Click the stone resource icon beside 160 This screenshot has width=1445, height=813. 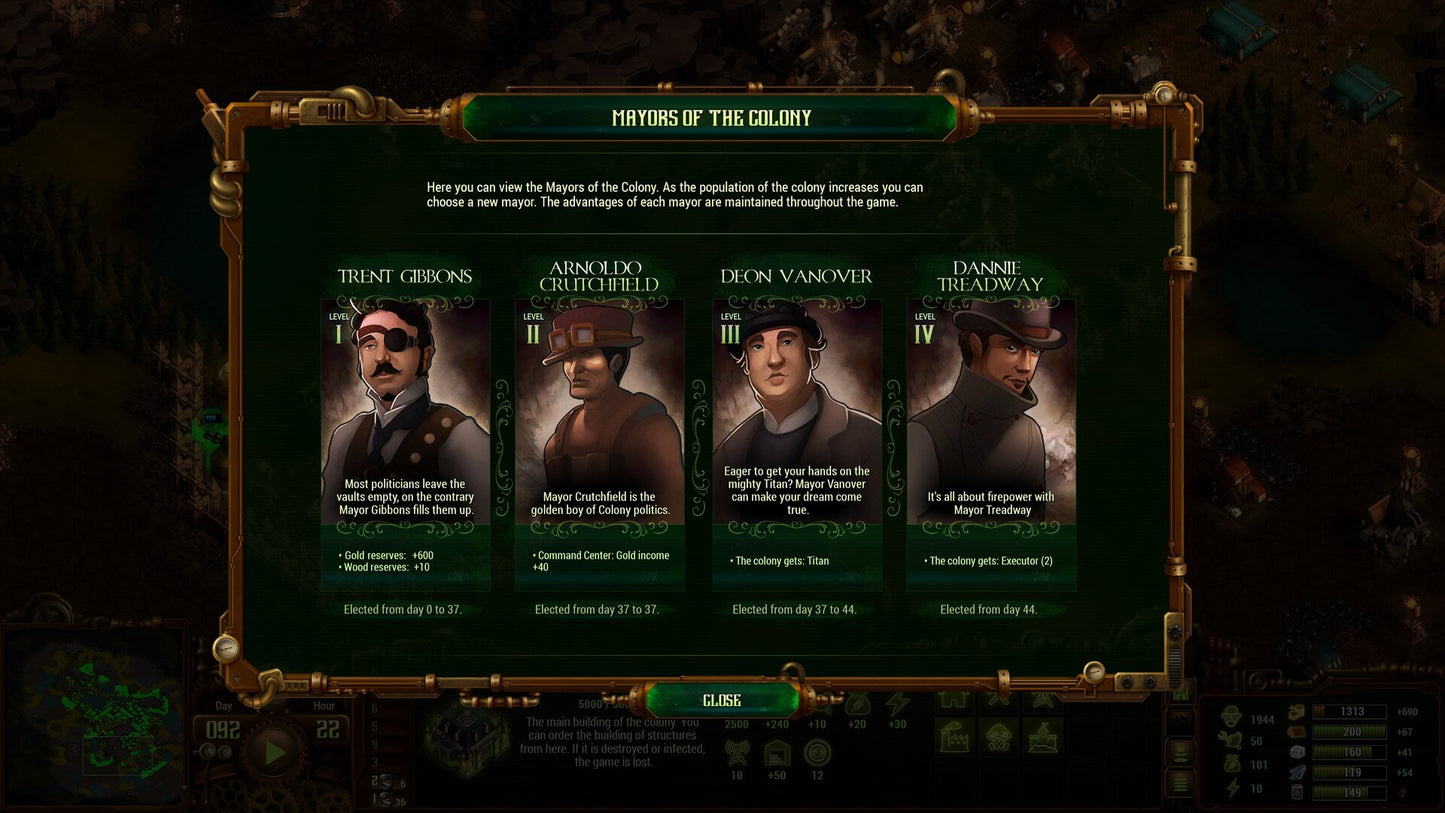click(1297, 752)
